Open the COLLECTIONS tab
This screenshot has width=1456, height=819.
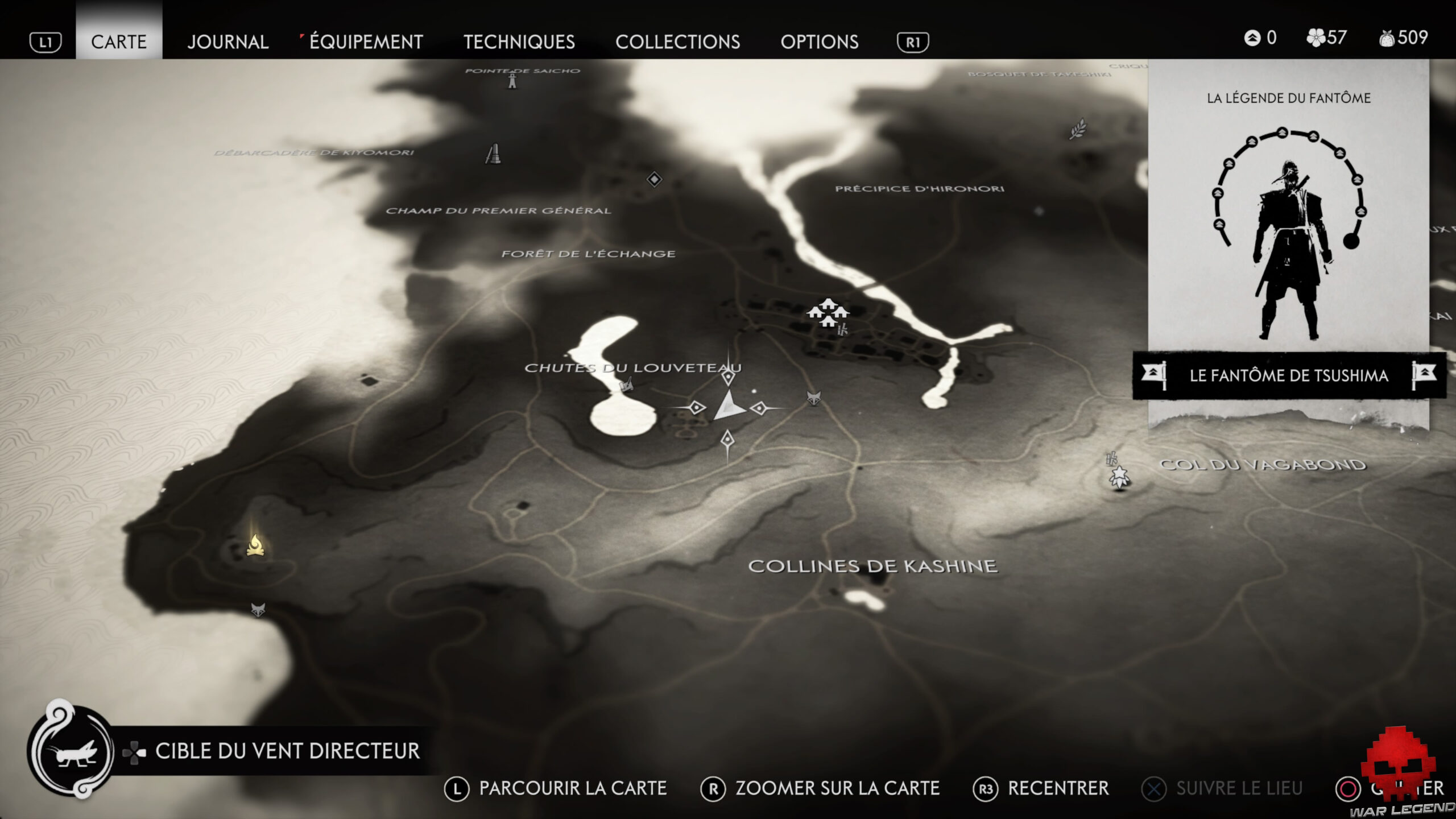(x=679, y=42)
